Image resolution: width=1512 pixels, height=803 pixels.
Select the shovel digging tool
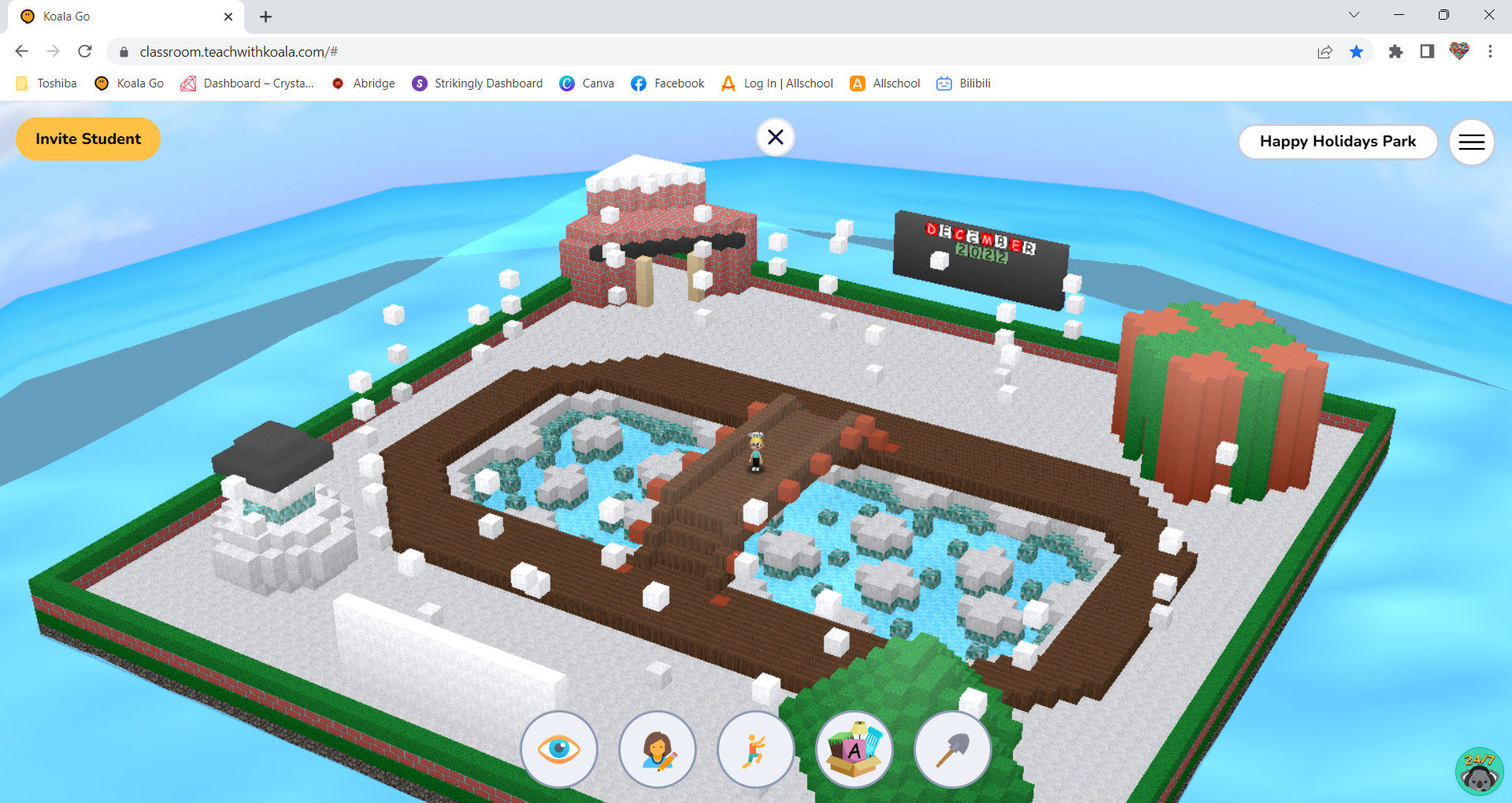[x=953, y=749]
